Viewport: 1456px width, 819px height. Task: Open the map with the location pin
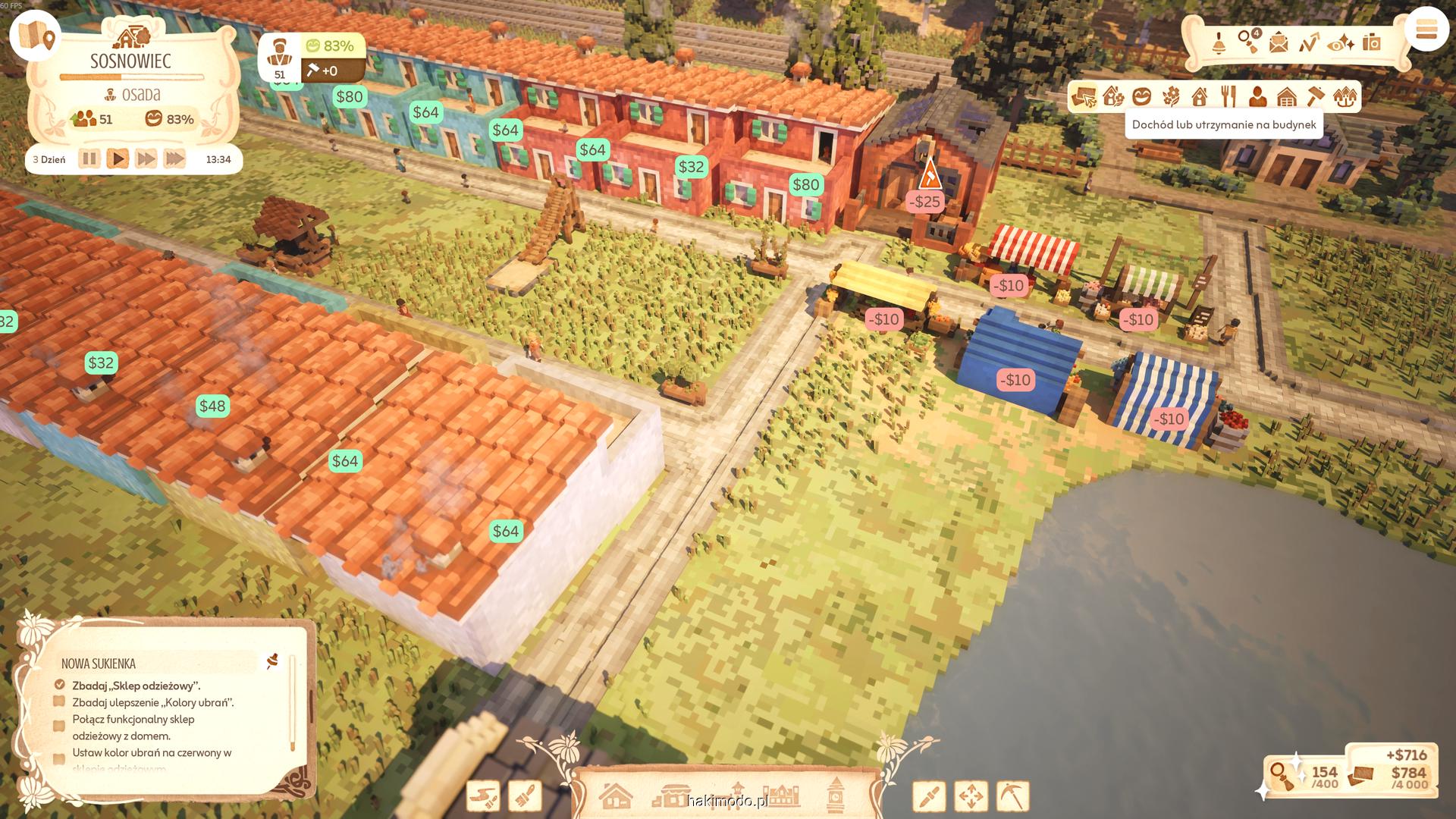coord(36,36)
